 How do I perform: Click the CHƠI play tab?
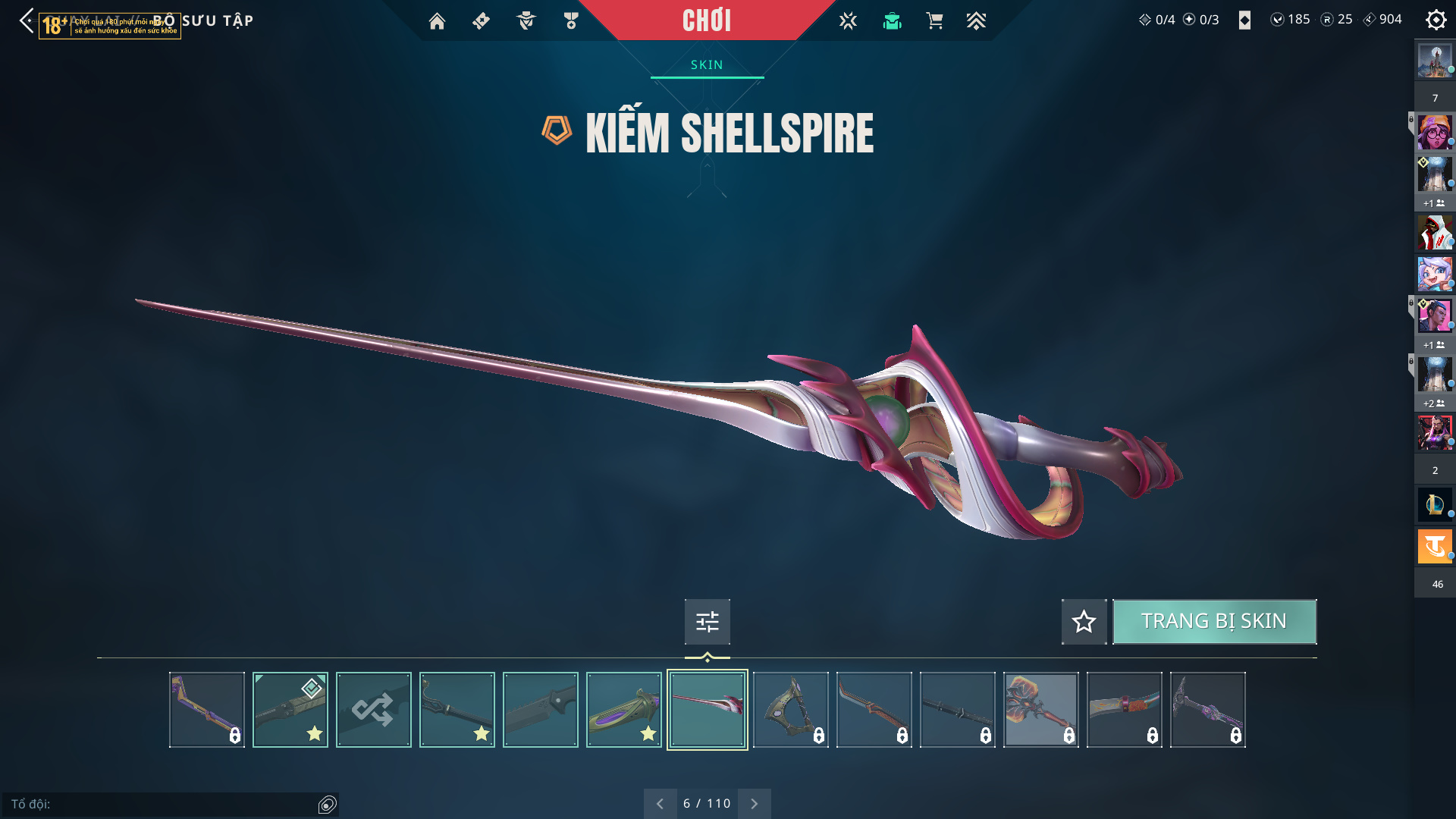tap(706, 20)
